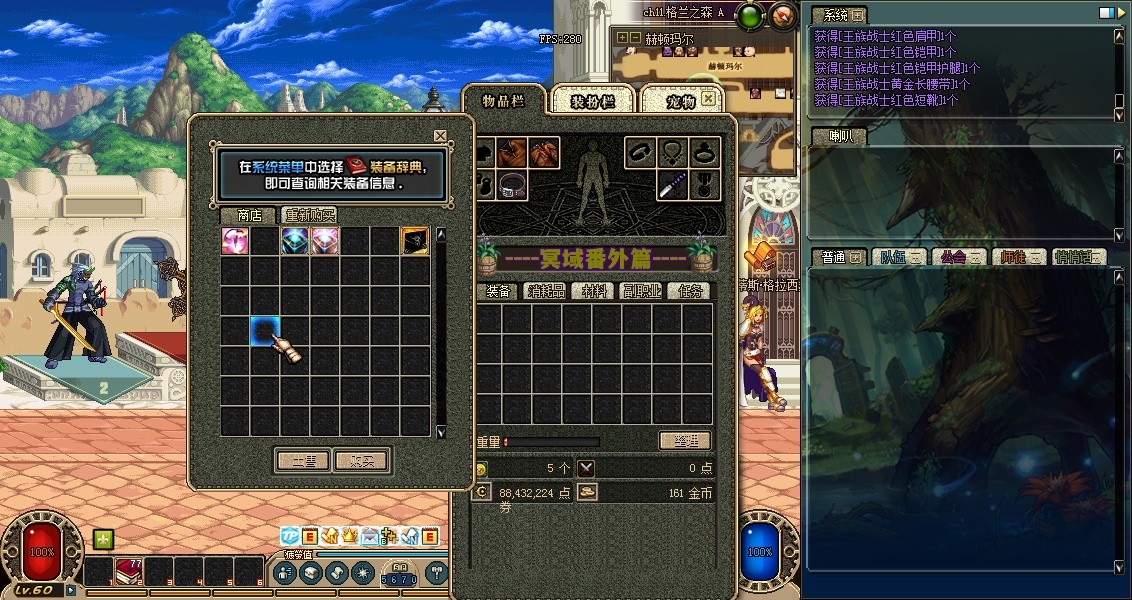Open the 装扮栏 (avatar) tab
The image size is (1132, 600).
coord(591,101)
